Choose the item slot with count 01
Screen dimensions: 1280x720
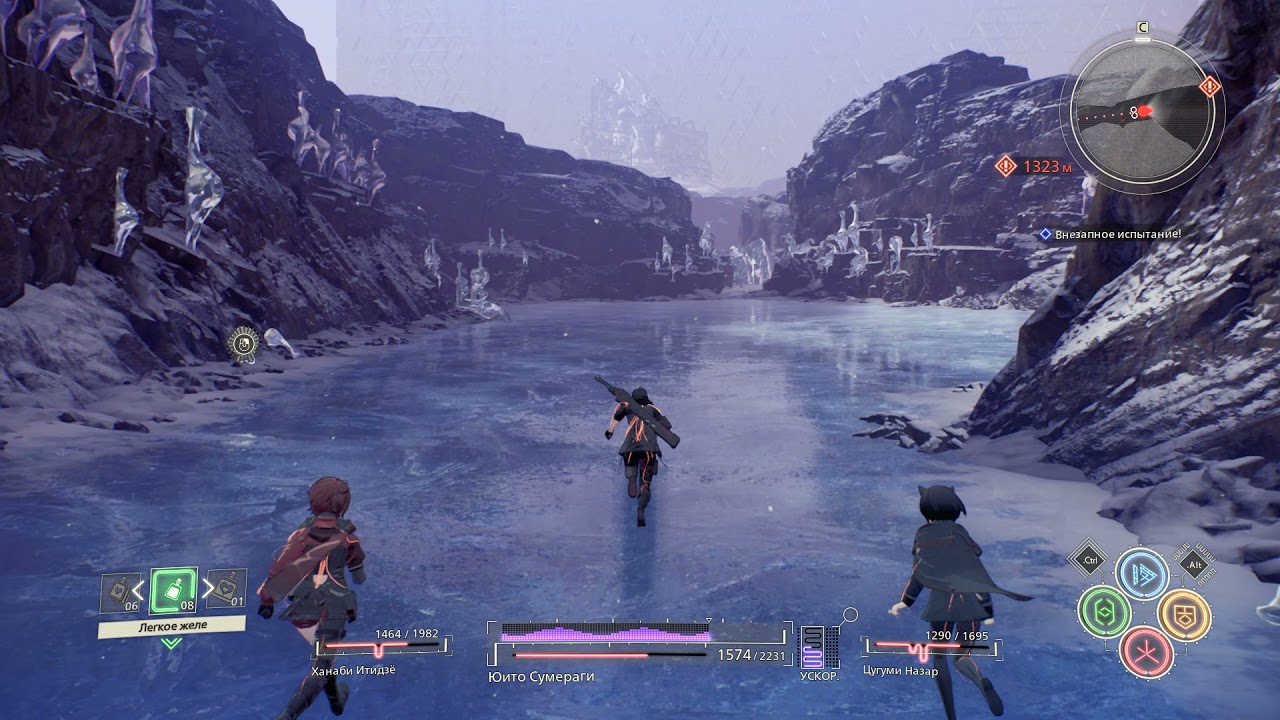tap(227, 590)
